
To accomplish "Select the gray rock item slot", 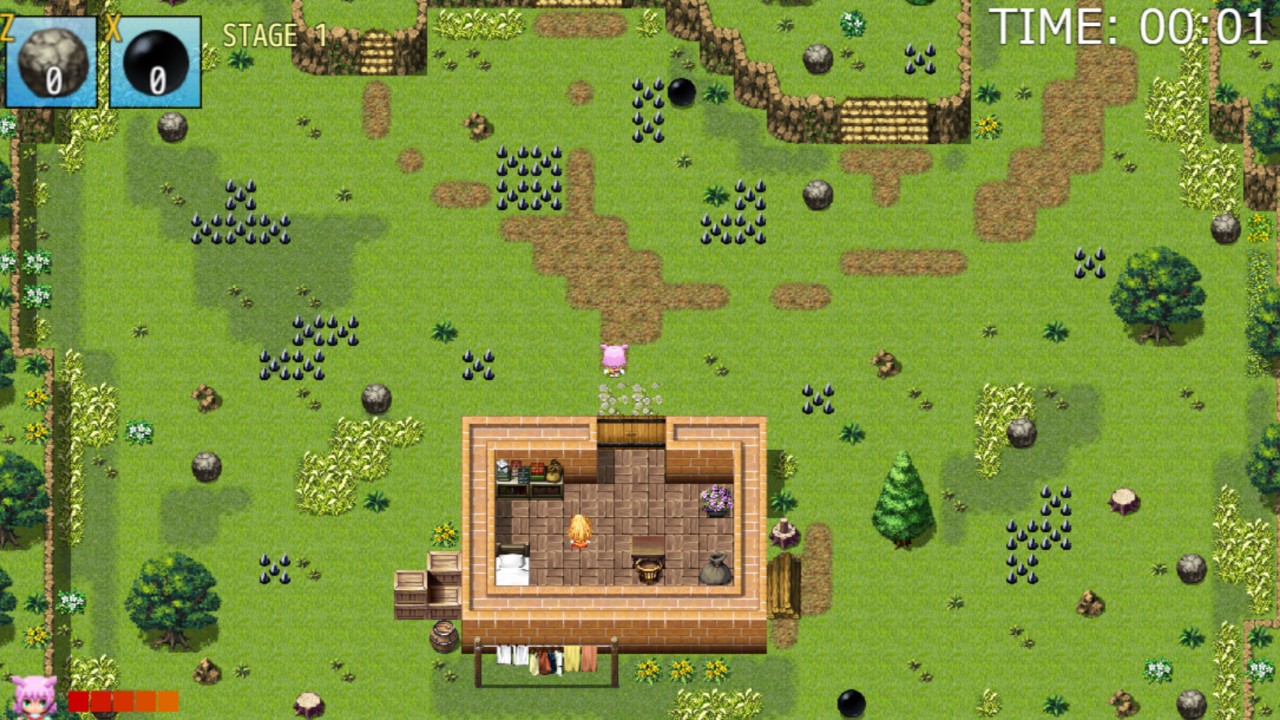I will (52, 62).
